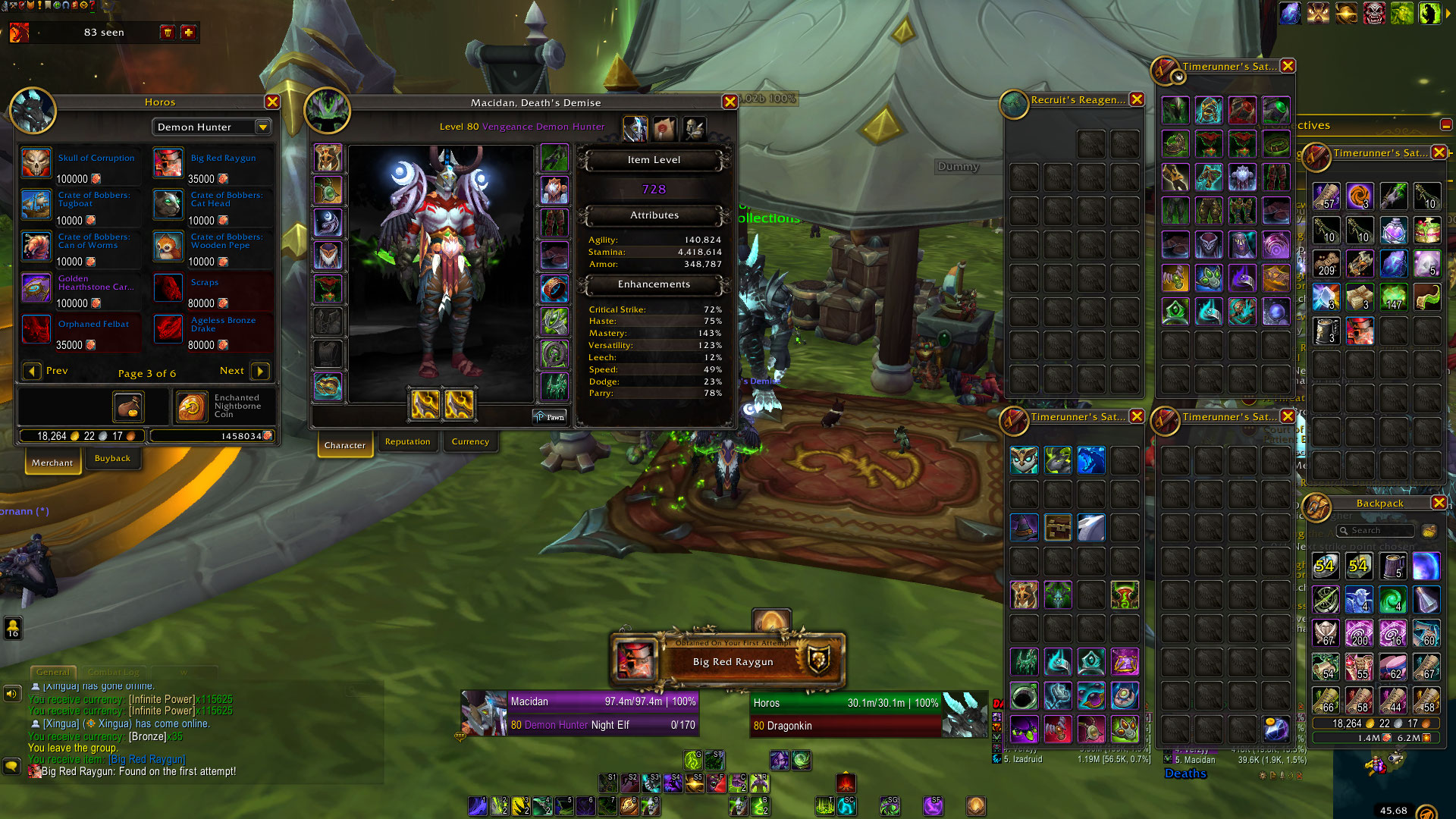
Task: Open the General chat tab
Action: click(52, 672)
